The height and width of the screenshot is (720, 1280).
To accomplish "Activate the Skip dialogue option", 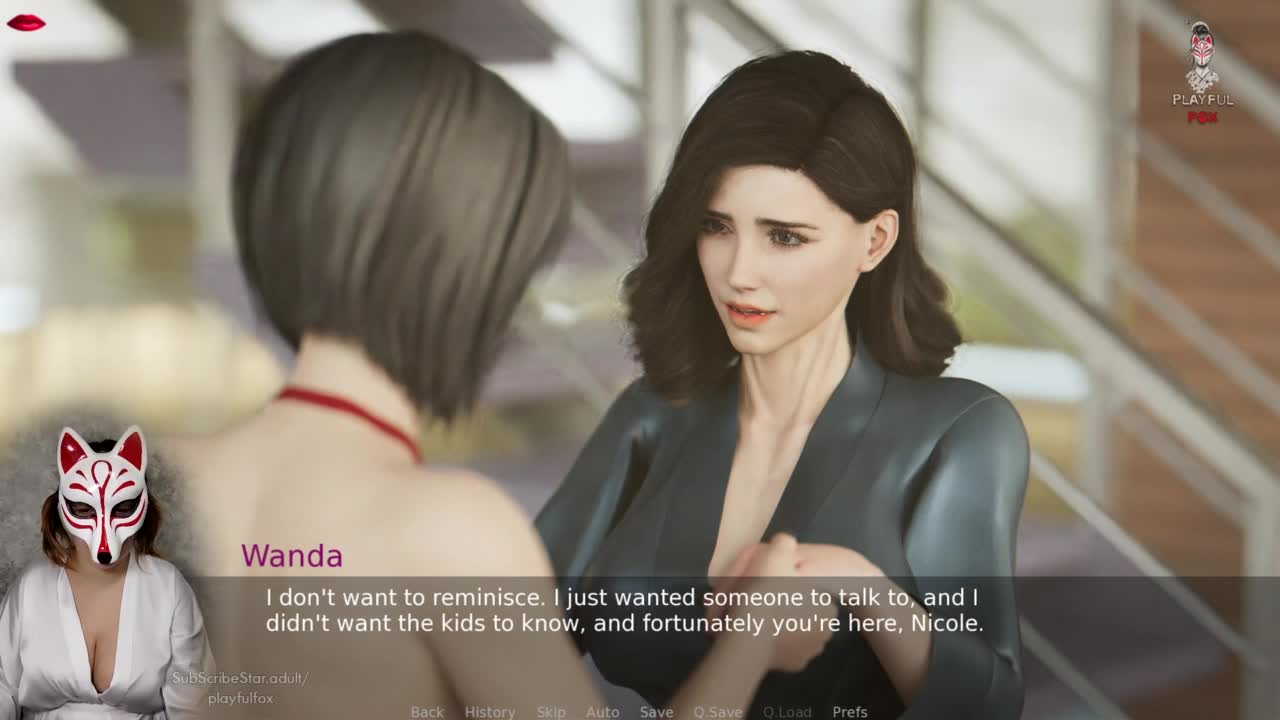I will (x=551, y=712).
